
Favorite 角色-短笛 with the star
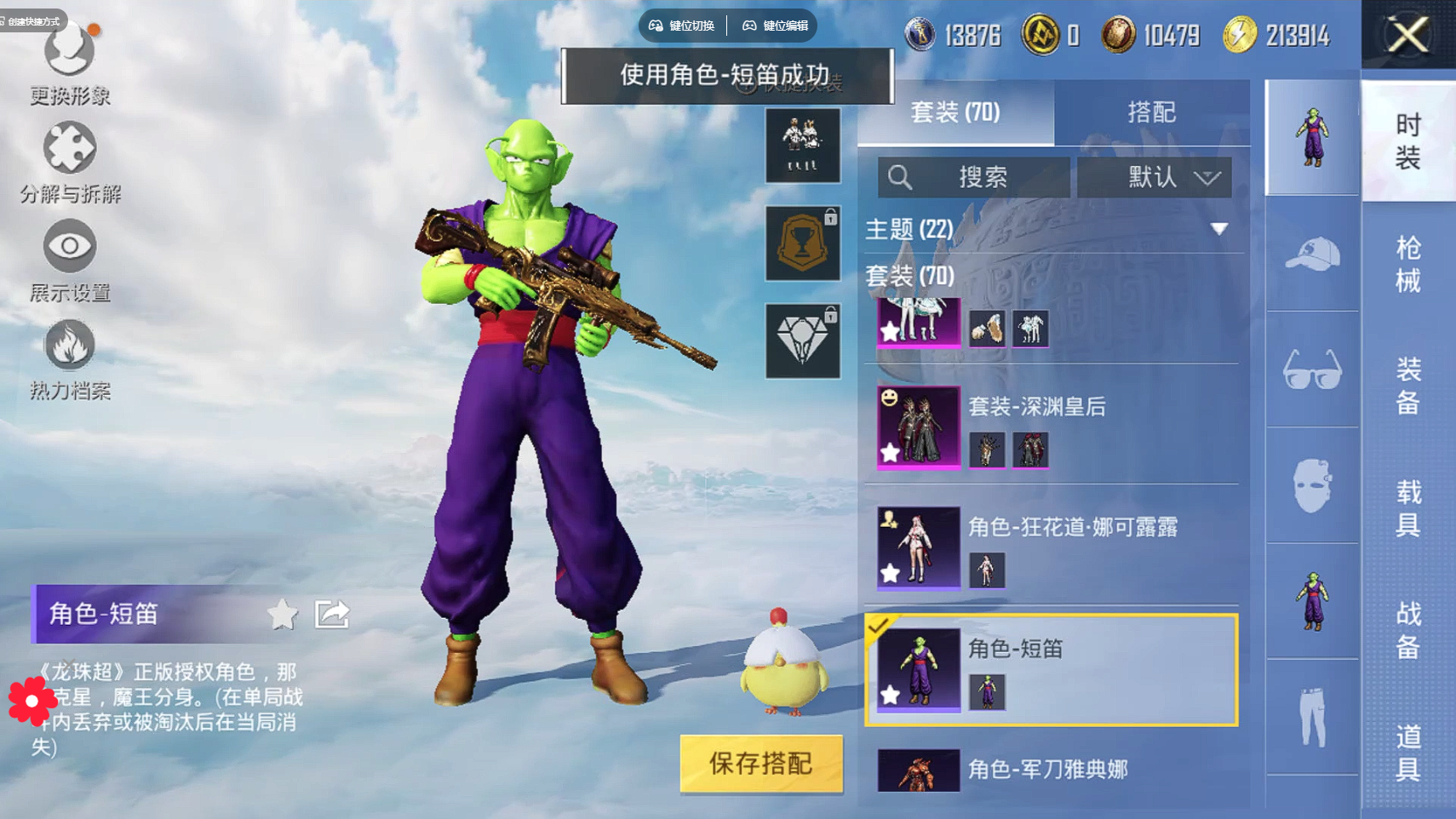tap(282, 614)
